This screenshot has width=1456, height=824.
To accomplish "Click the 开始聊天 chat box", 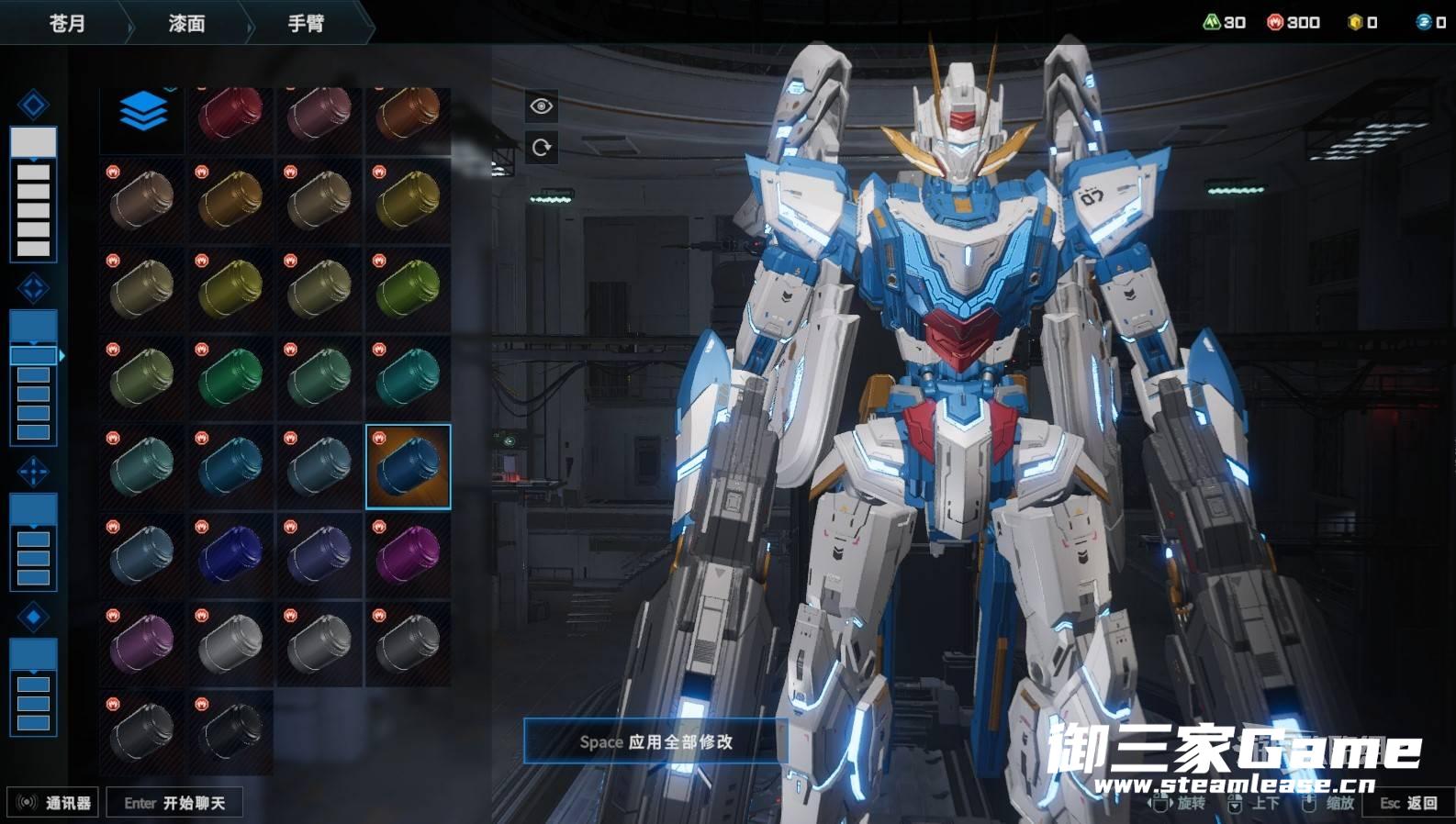I will pos(174,803).
